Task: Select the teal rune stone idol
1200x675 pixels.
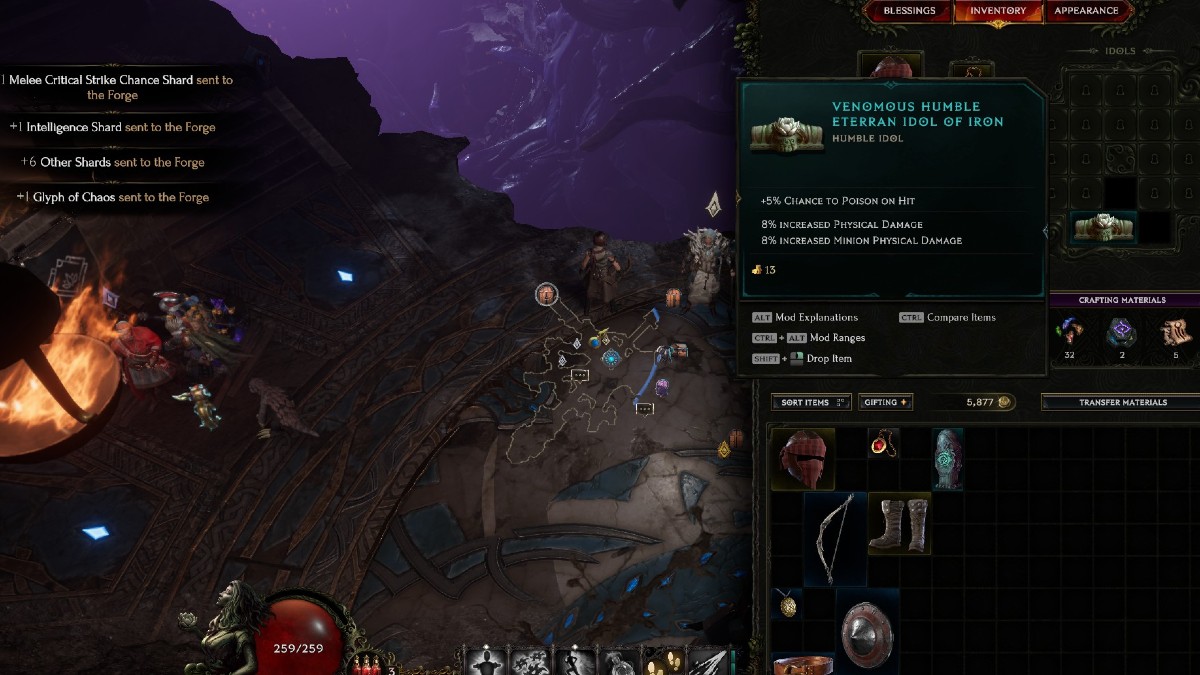Action: click(947, 459)
